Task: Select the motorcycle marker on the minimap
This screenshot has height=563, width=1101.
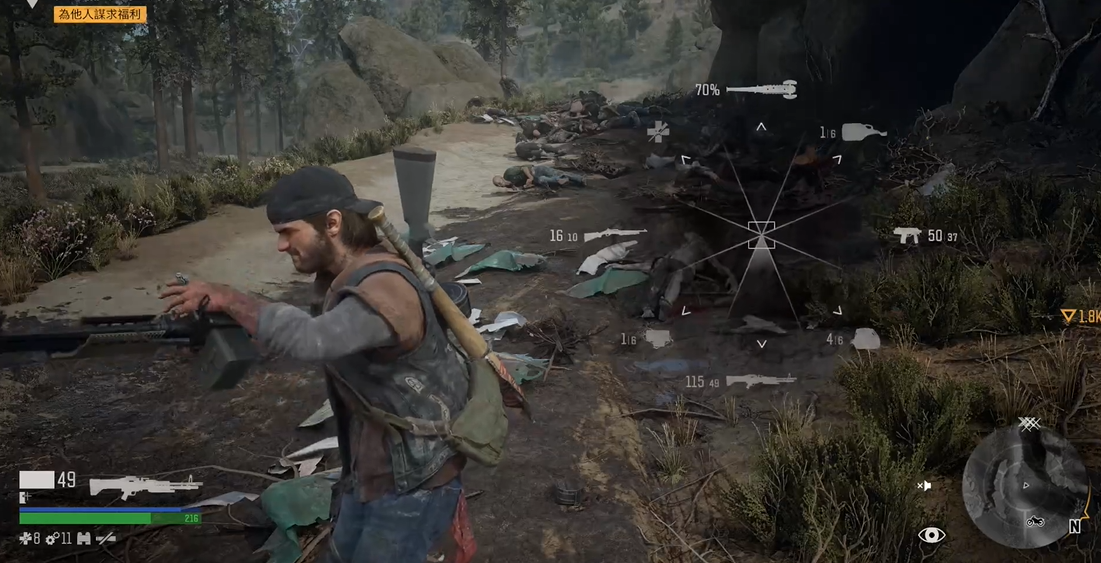Action: coord(1036,520)
